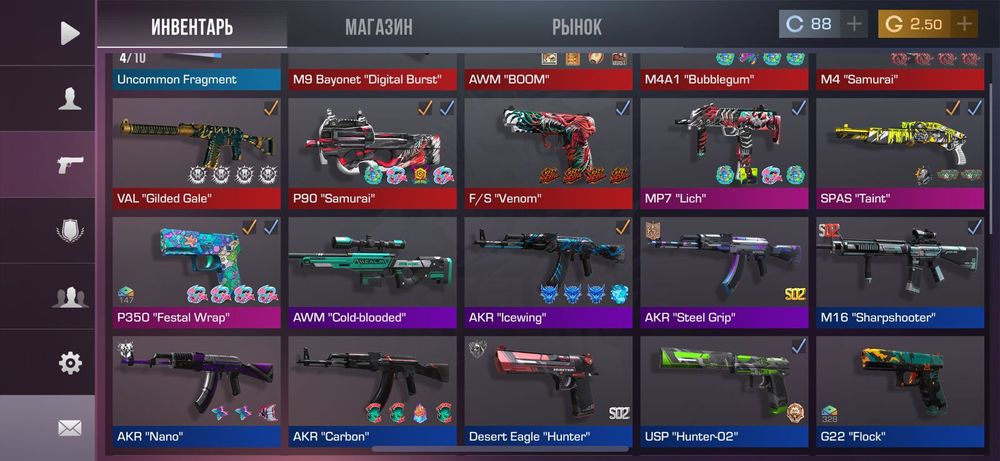Open the mail envelope icon
The image size is (1000, 461).
point(69,428)
